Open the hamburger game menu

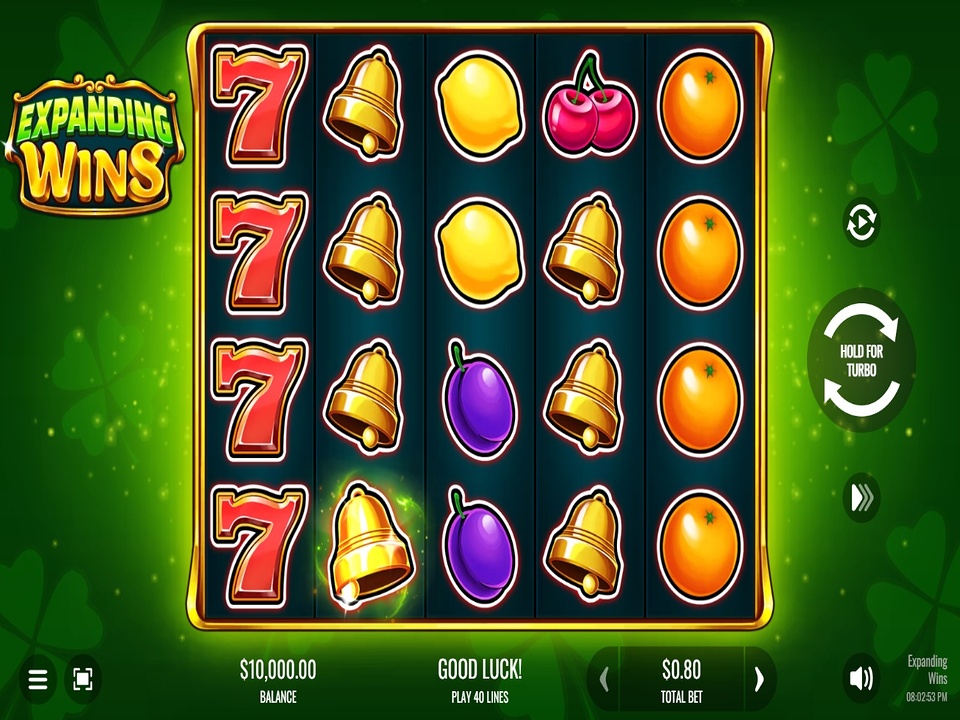(37, 681)
